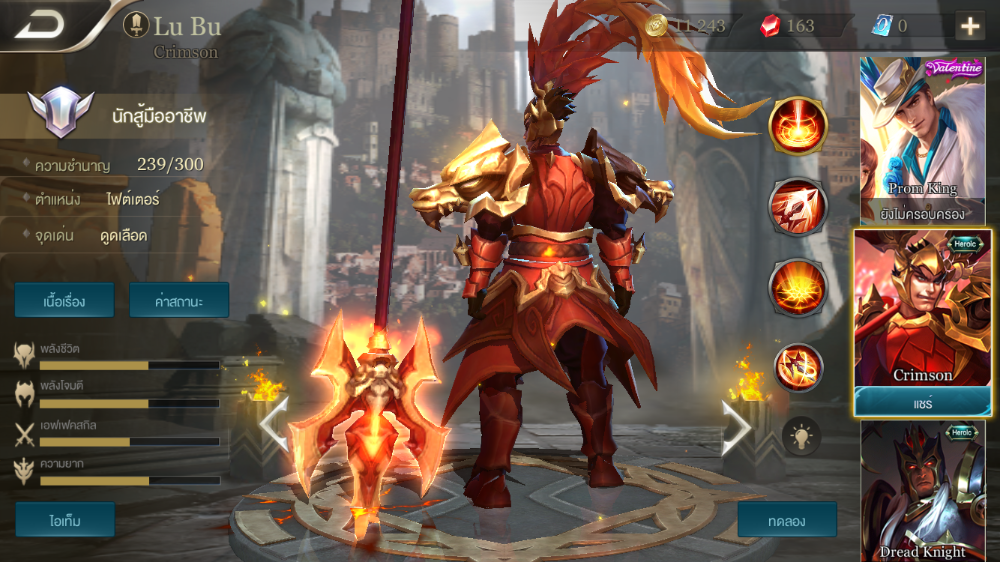Choose the Crimson skin thumbnail

click(x=922, y=308)
